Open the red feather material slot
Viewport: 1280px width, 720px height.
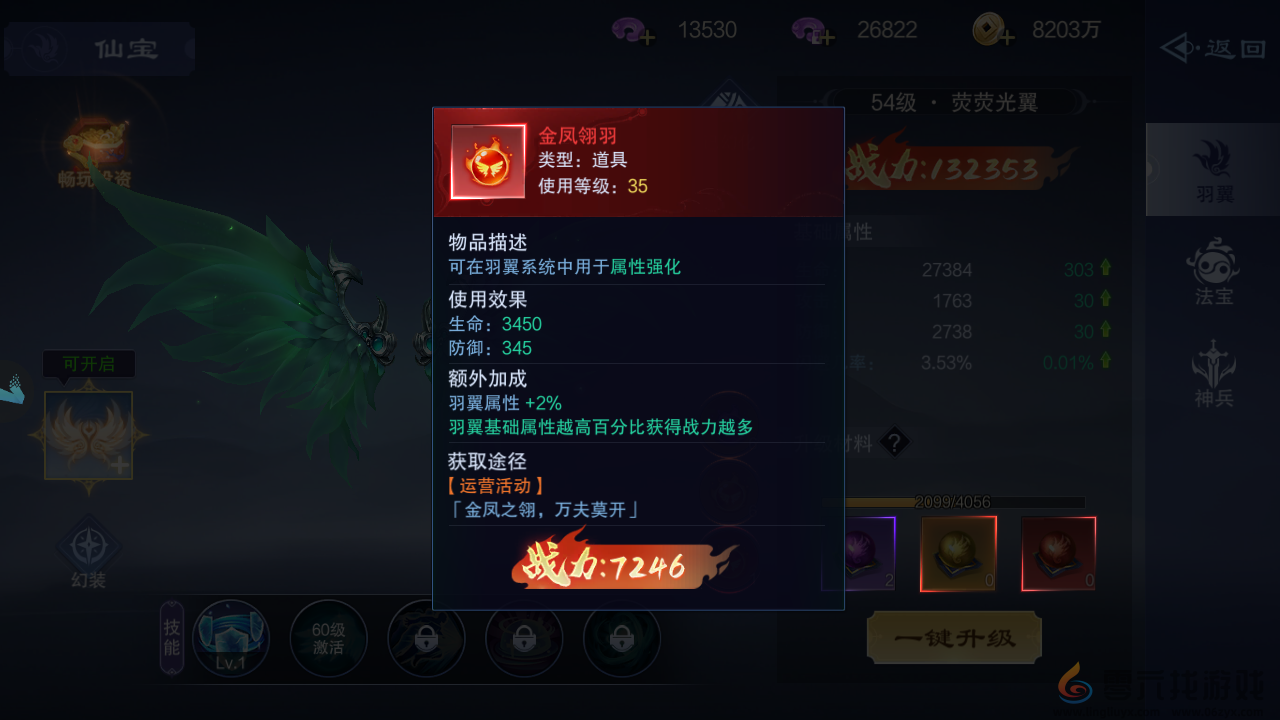tap(1058, 553)
